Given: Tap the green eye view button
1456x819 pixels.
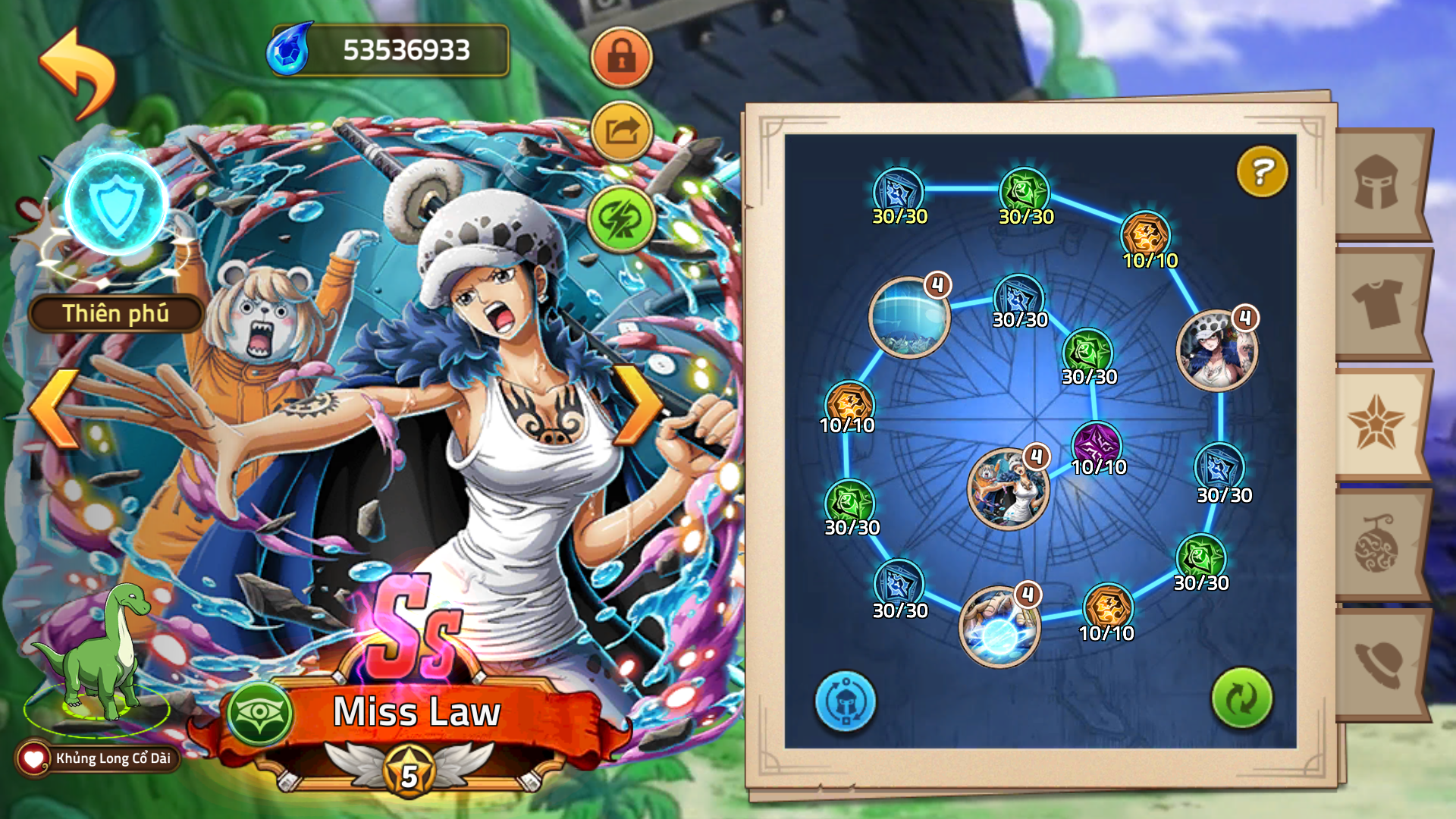Looking at the screenshot, I should (x=260, y=713).
